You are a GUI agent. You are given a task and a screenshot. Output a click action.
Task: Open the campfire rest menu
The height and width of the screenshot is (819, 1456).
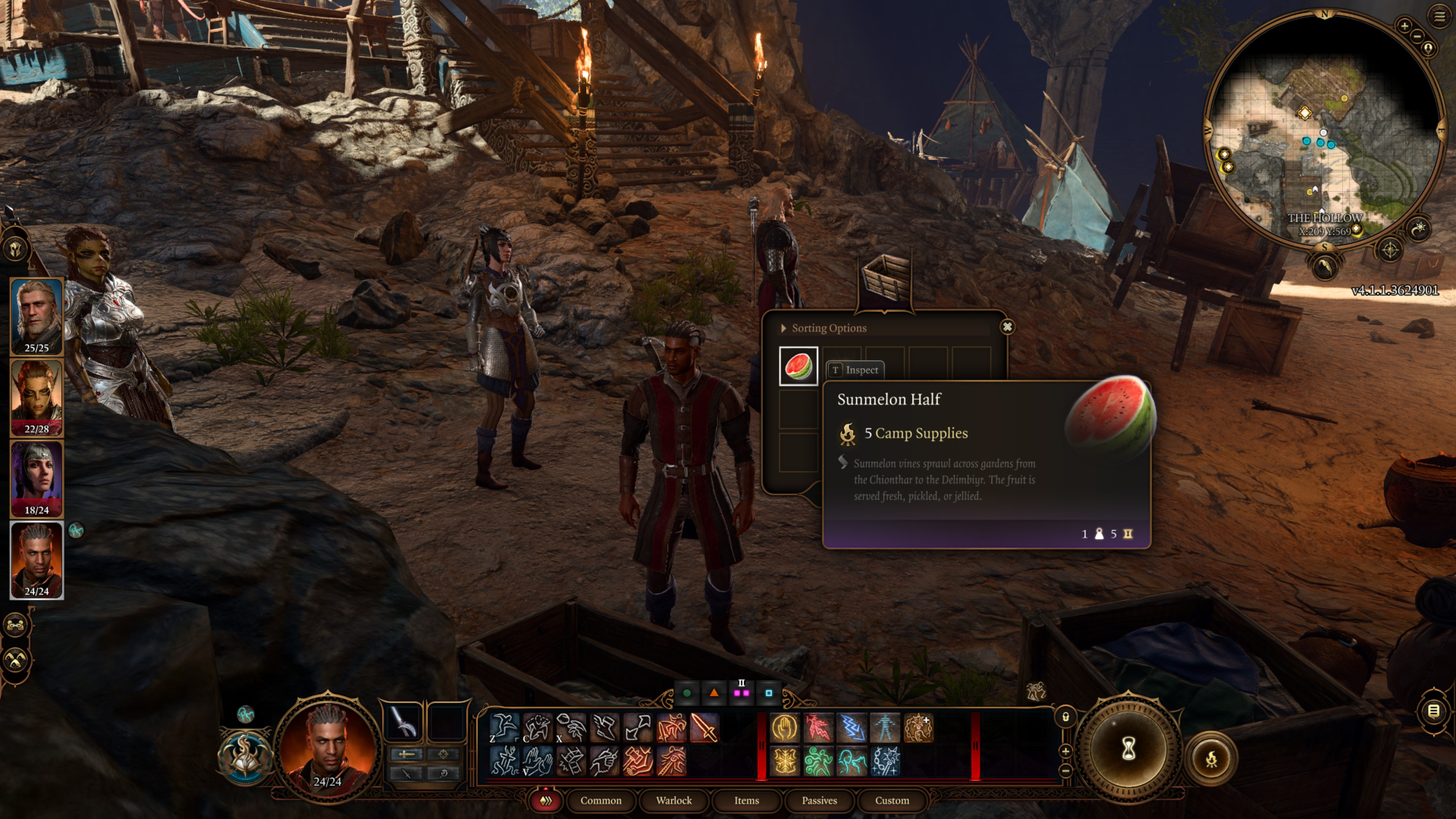click(1211, 758)
